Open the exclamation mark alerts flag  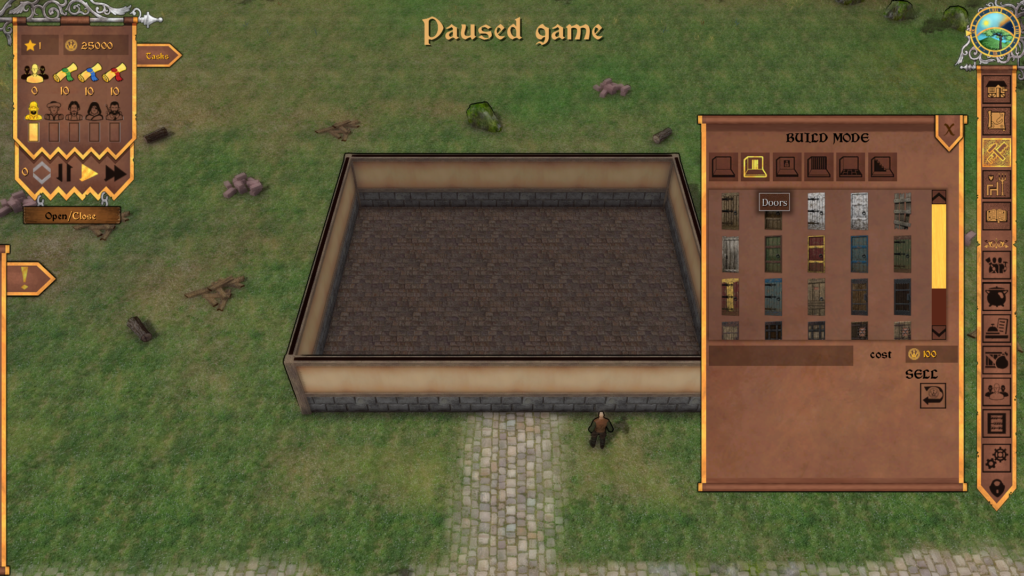point(26,279)
